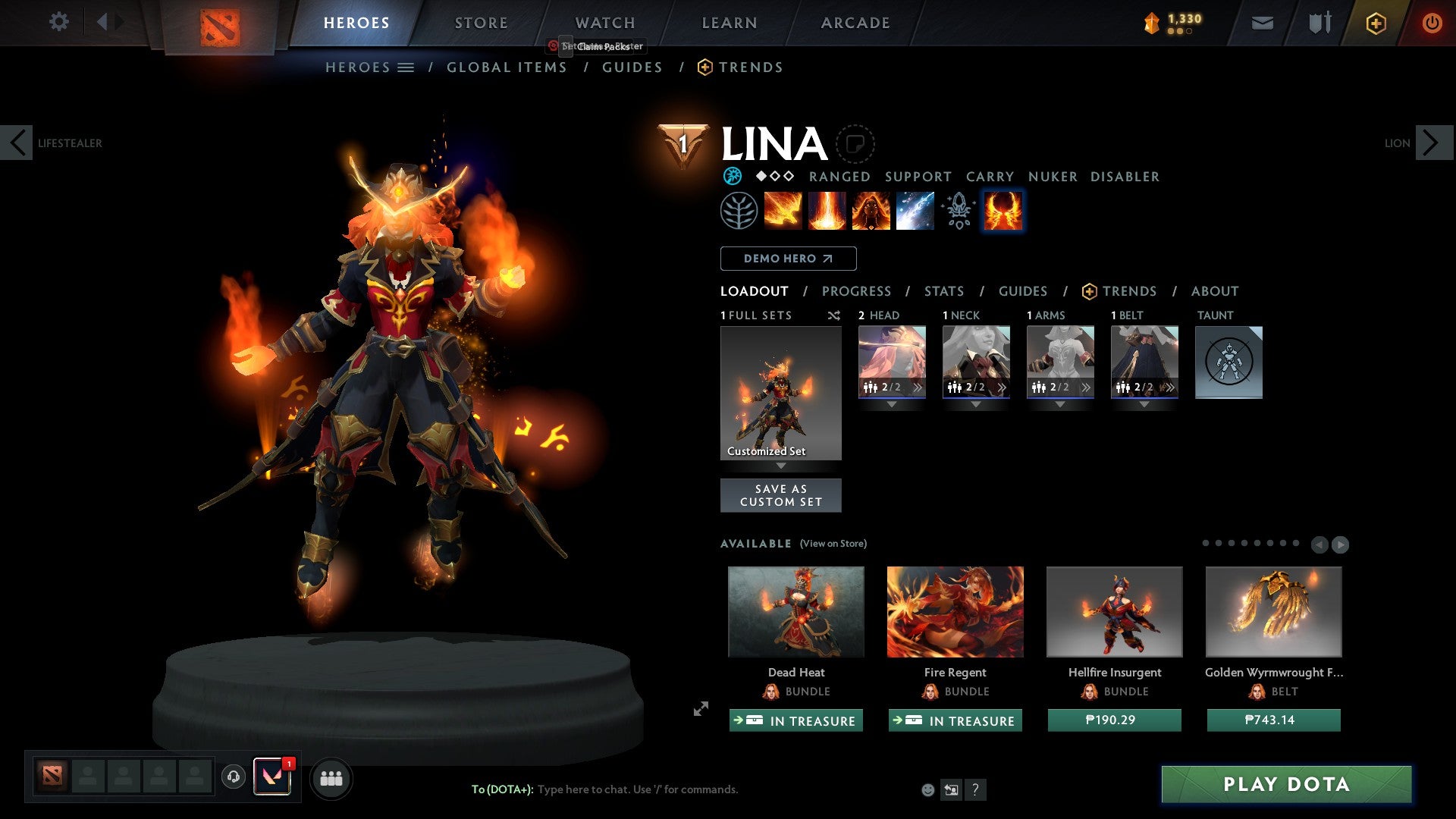
Task: Select Lina's highlighted ultimate ability icon
Action: click(x=1003, y=210)
